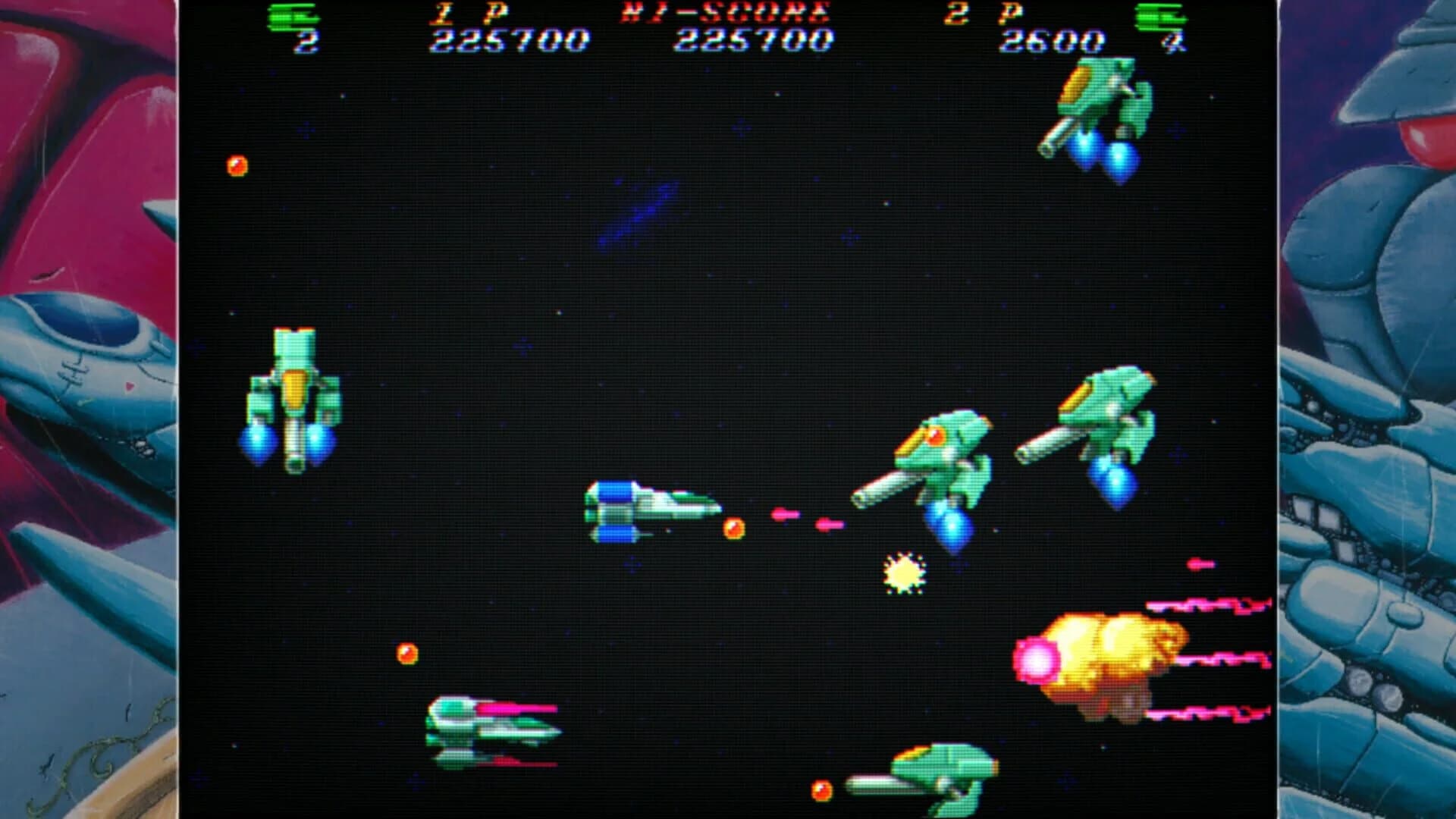Click the orange power-up orb near top-left
1456x819 pixels.
(x=236, y=167)
